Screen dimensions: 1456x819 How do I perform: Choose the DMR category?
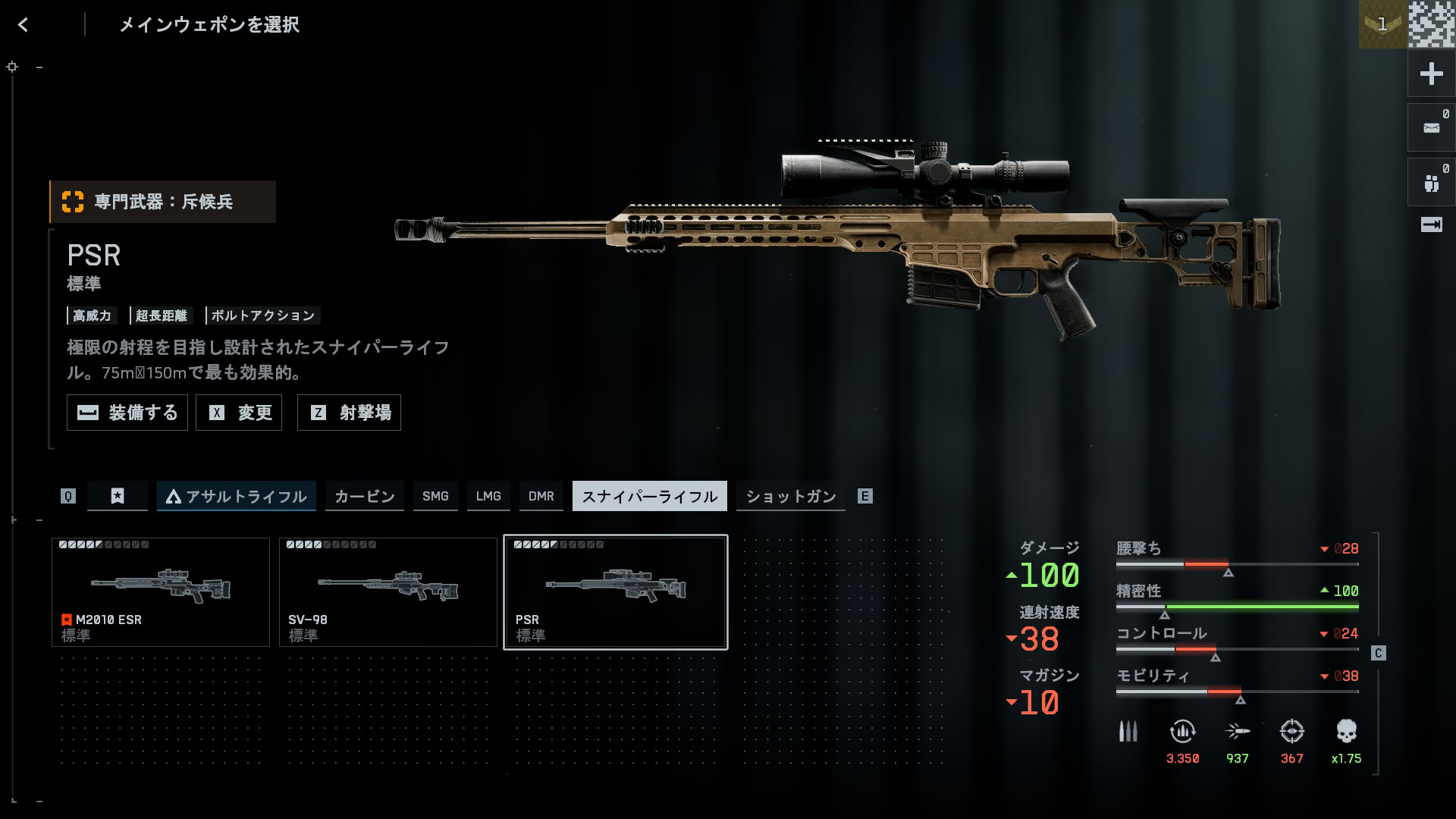(x=541, y=496)
